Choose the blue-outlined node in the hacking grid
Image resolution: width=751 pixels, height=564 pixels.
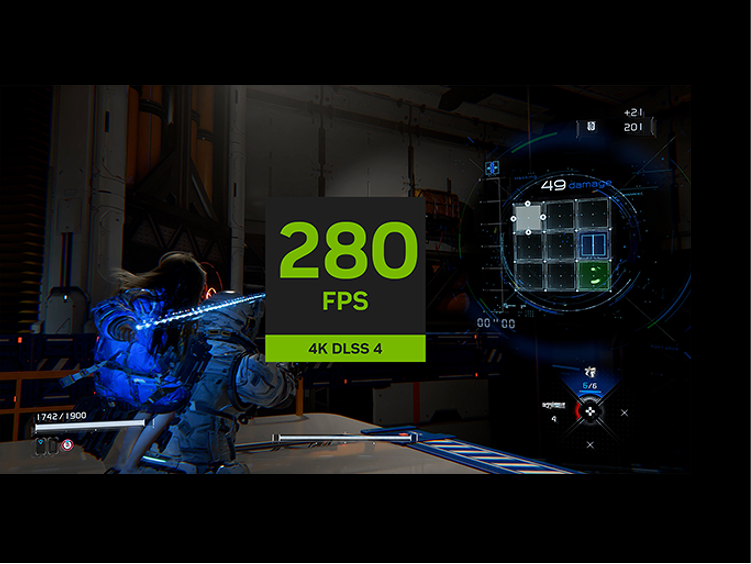592,245
